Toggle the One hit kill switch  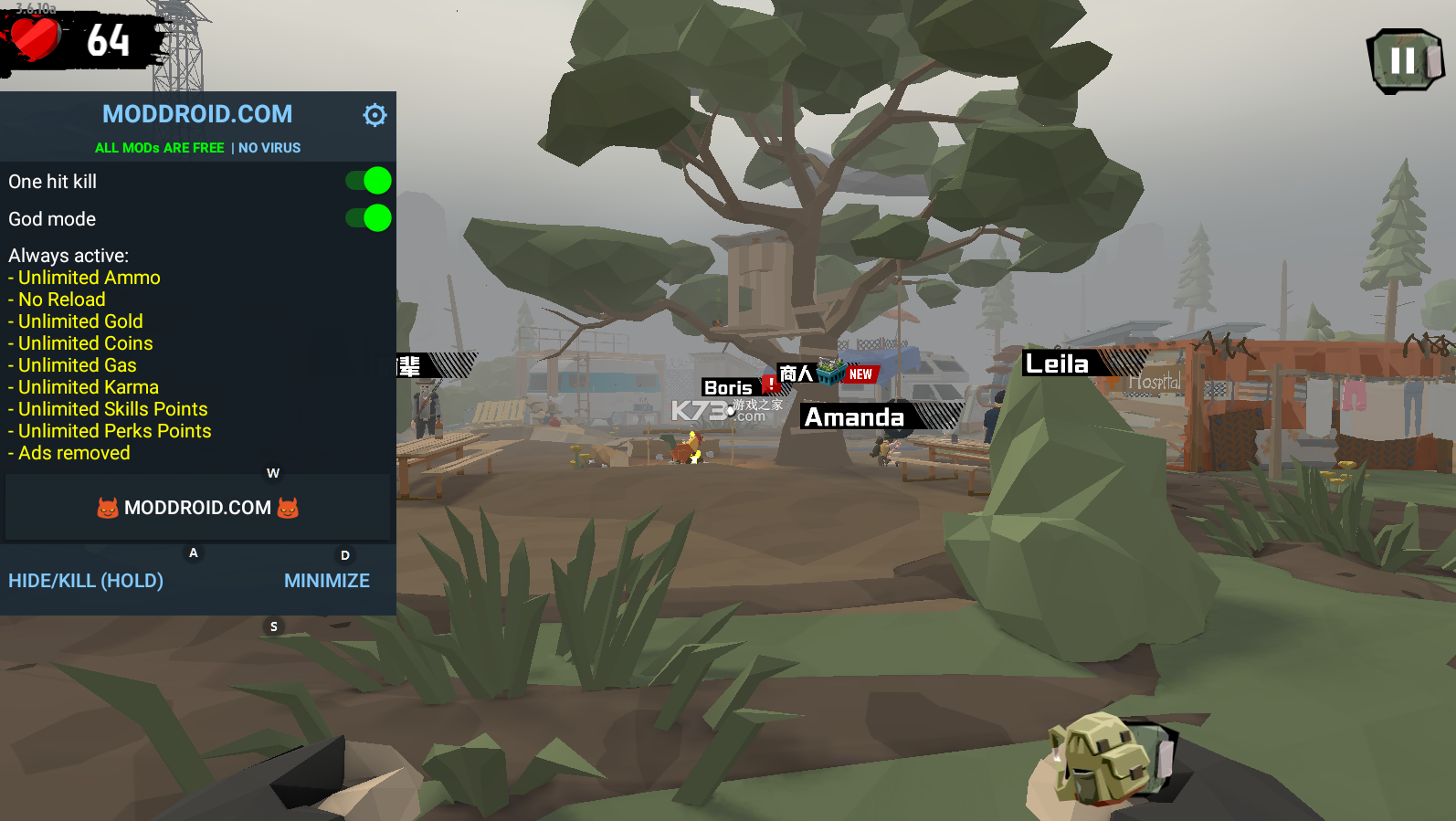(369, 181)
